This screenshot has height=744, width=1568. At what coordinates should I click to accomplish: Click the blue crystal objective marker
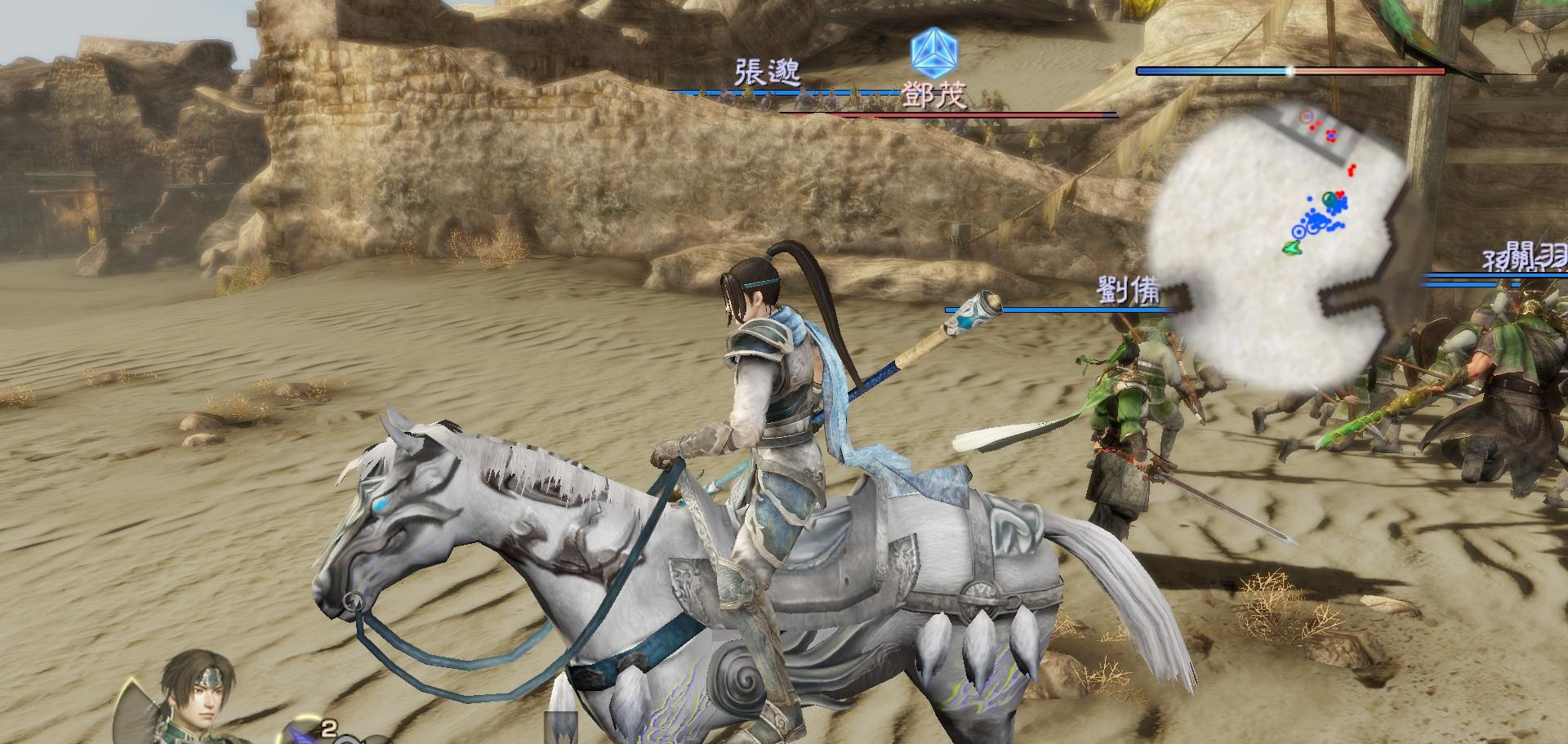point(934,51)
